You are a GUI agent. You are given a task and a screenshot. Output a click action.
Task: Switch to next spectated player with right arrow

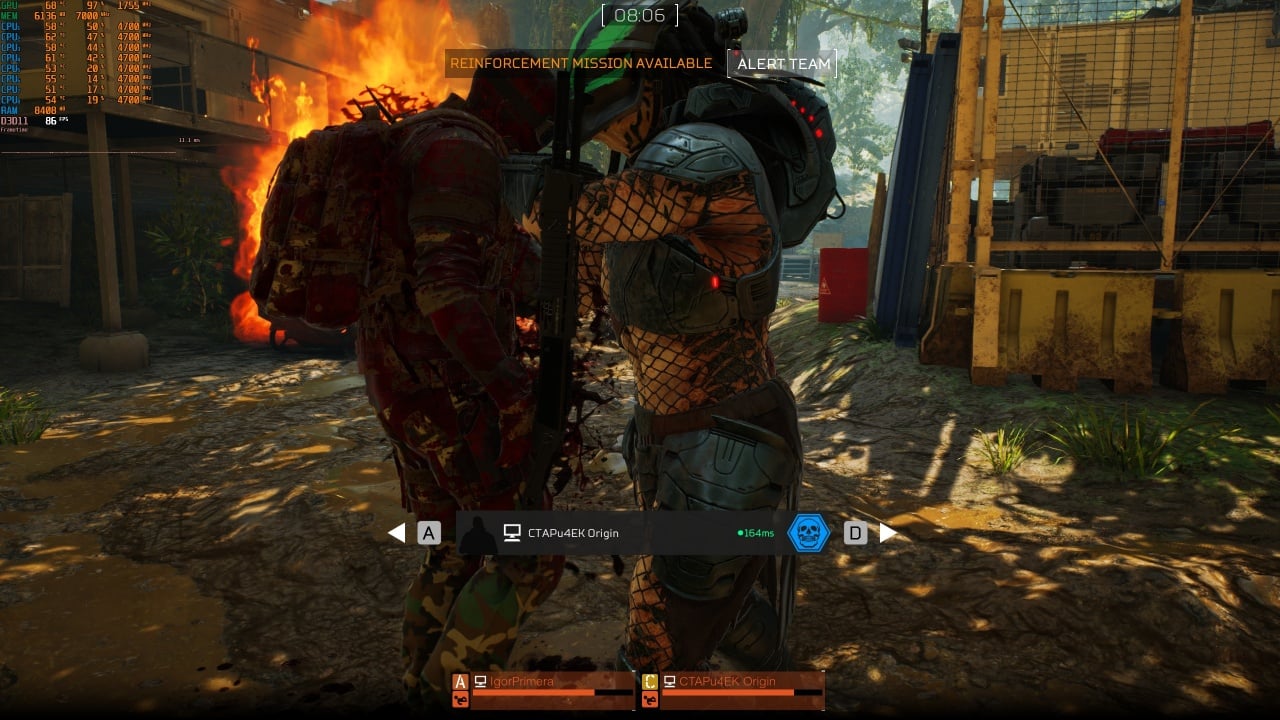coord(888,533)
